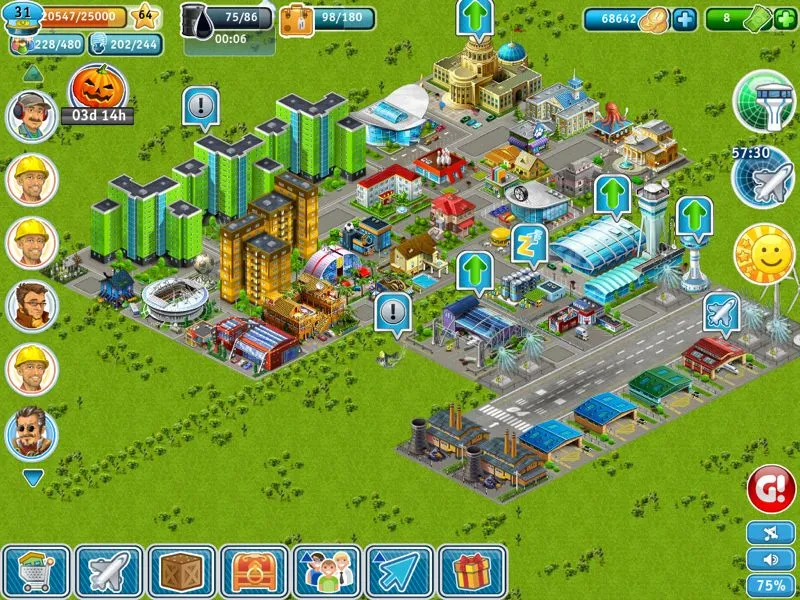Expand the quest list down arrow

33,479
